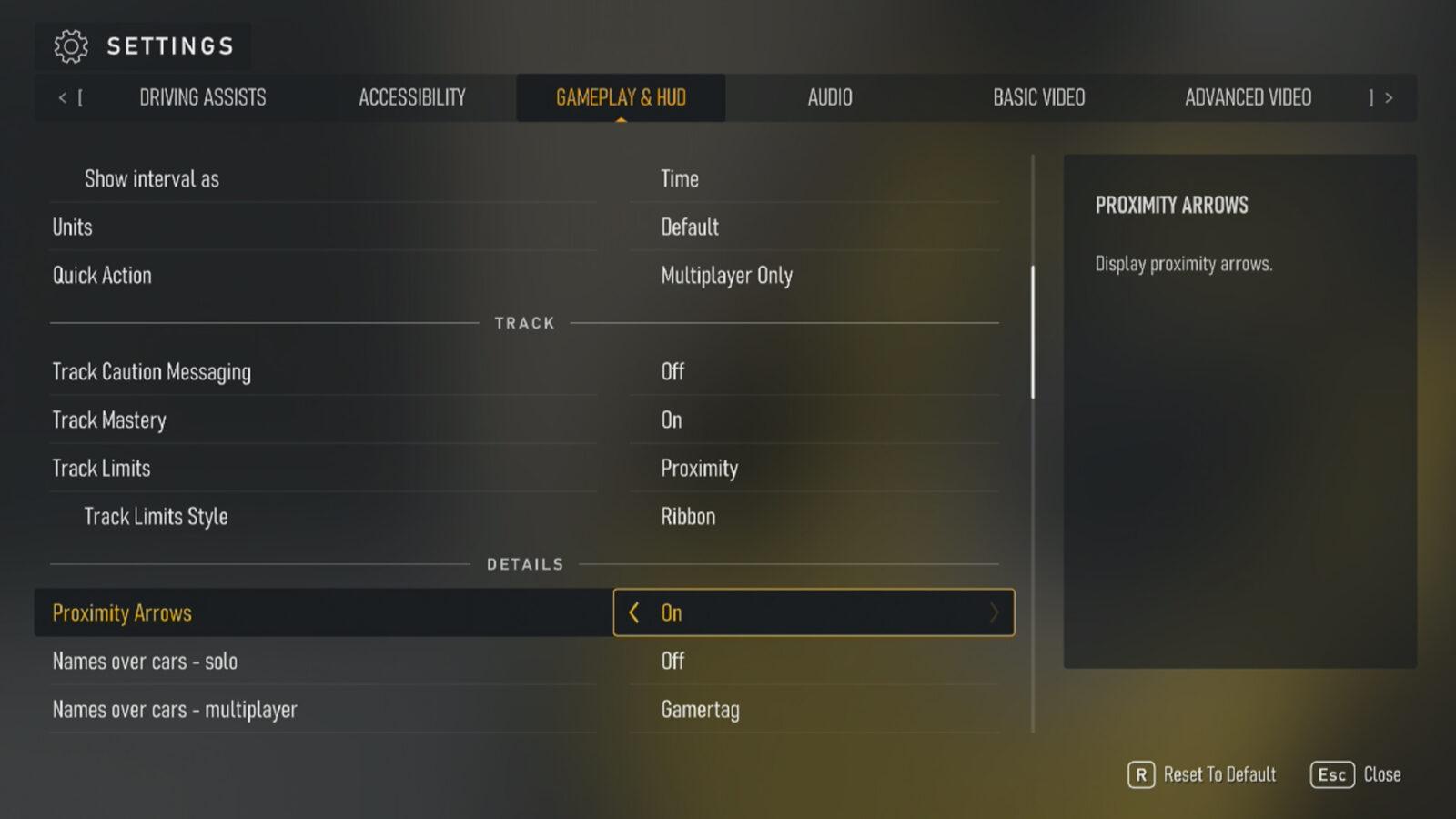Click the left arrow on the Proximity Arrows selector

point(634,612)
